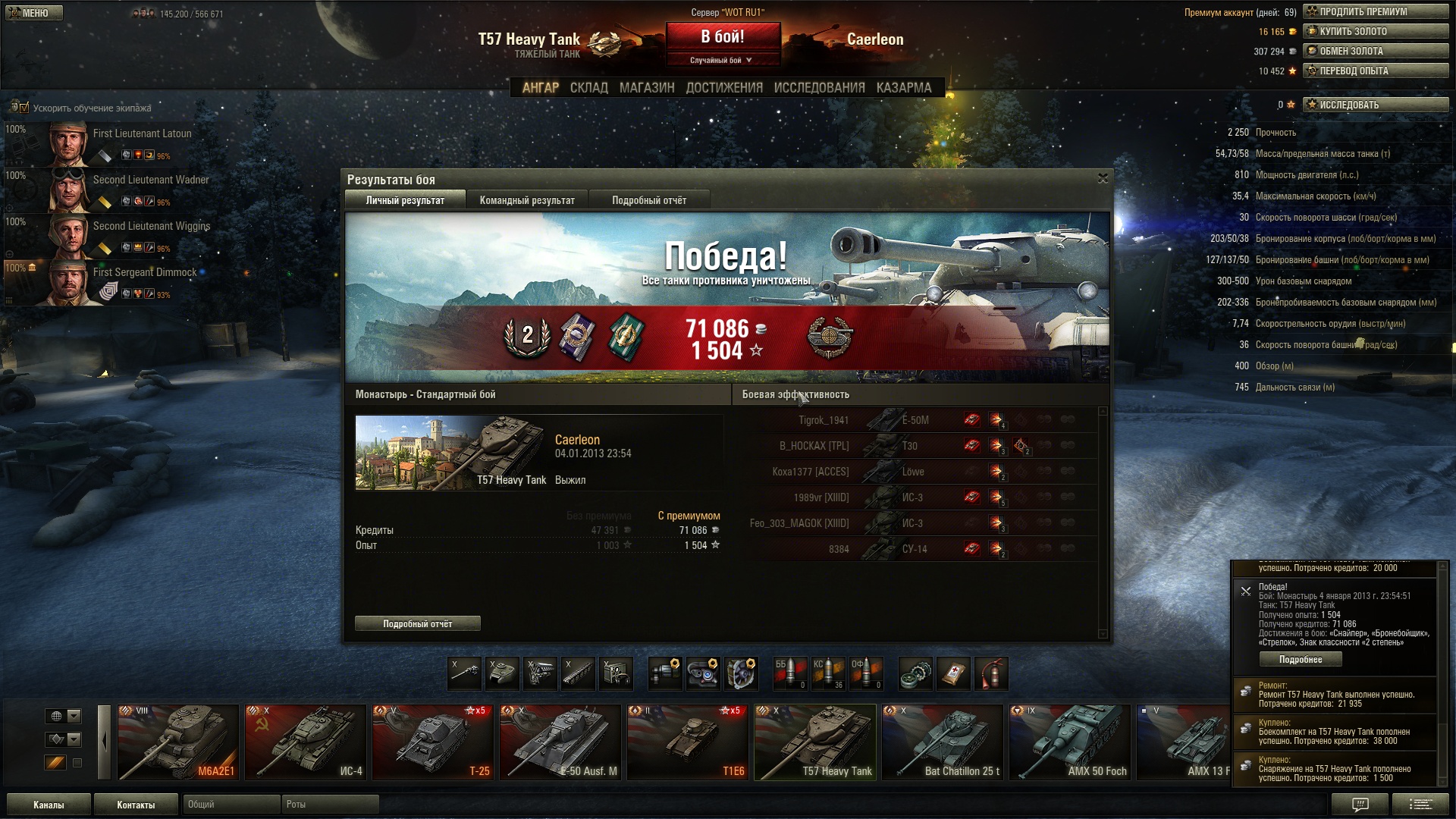This screenshot has width=1456, height=819.
Task: Open the Каналы chat channels
Action: tap(49, 805)
